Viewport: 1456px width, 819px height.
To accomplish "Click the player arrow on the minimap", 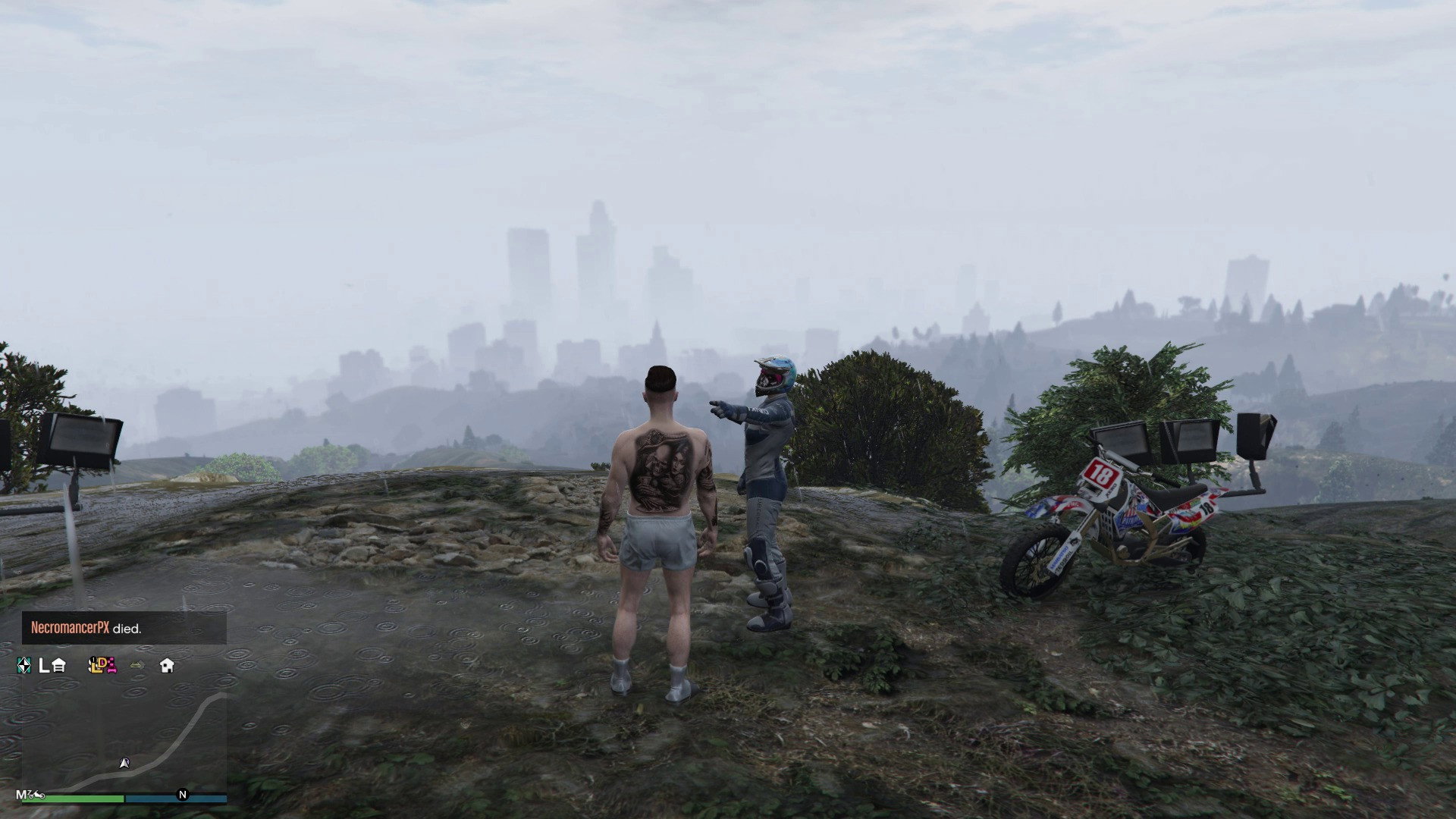I will point(124,764).
